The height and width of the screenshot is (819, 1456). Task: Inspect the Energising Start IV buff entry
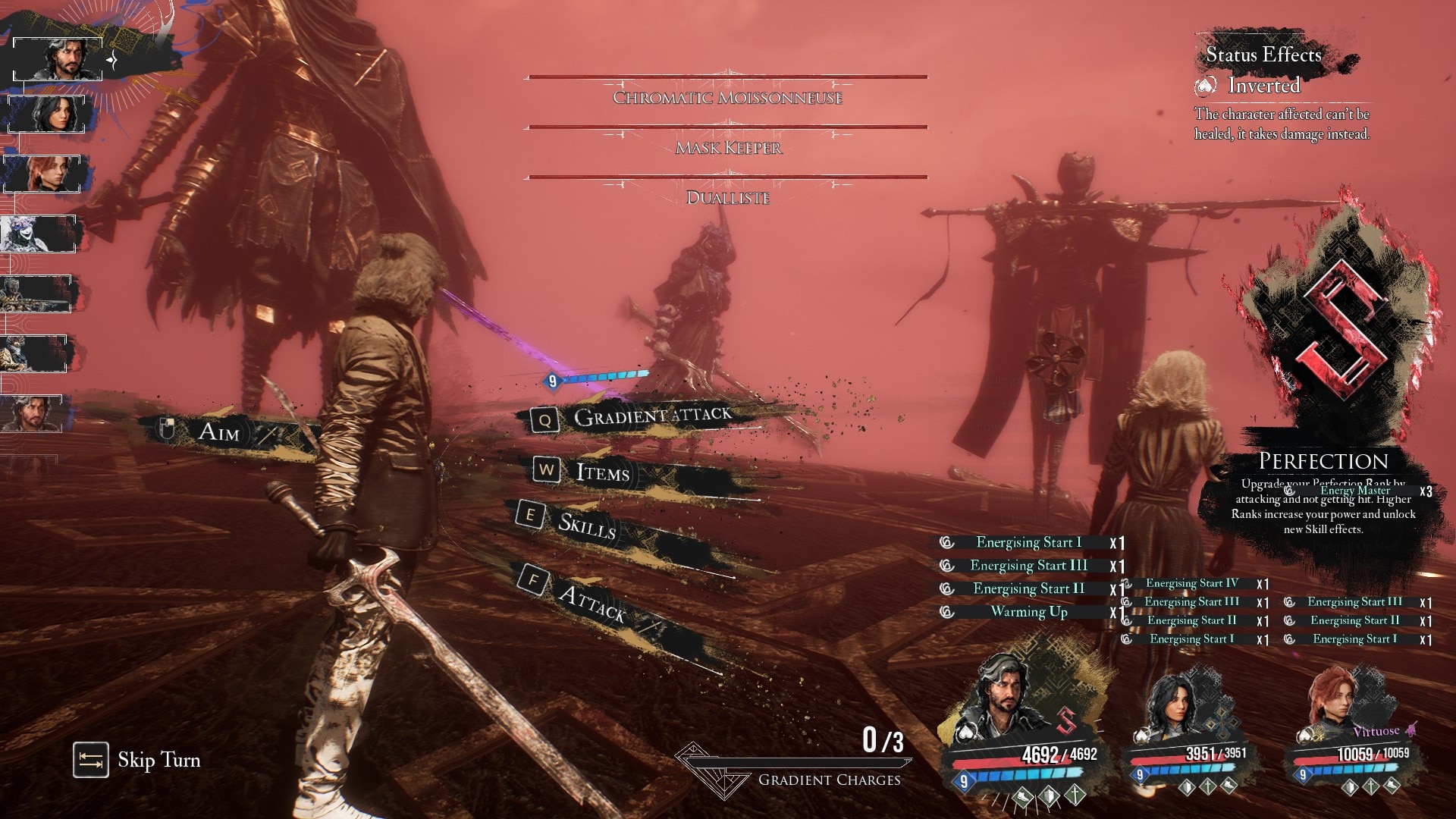click(1191, 583)
